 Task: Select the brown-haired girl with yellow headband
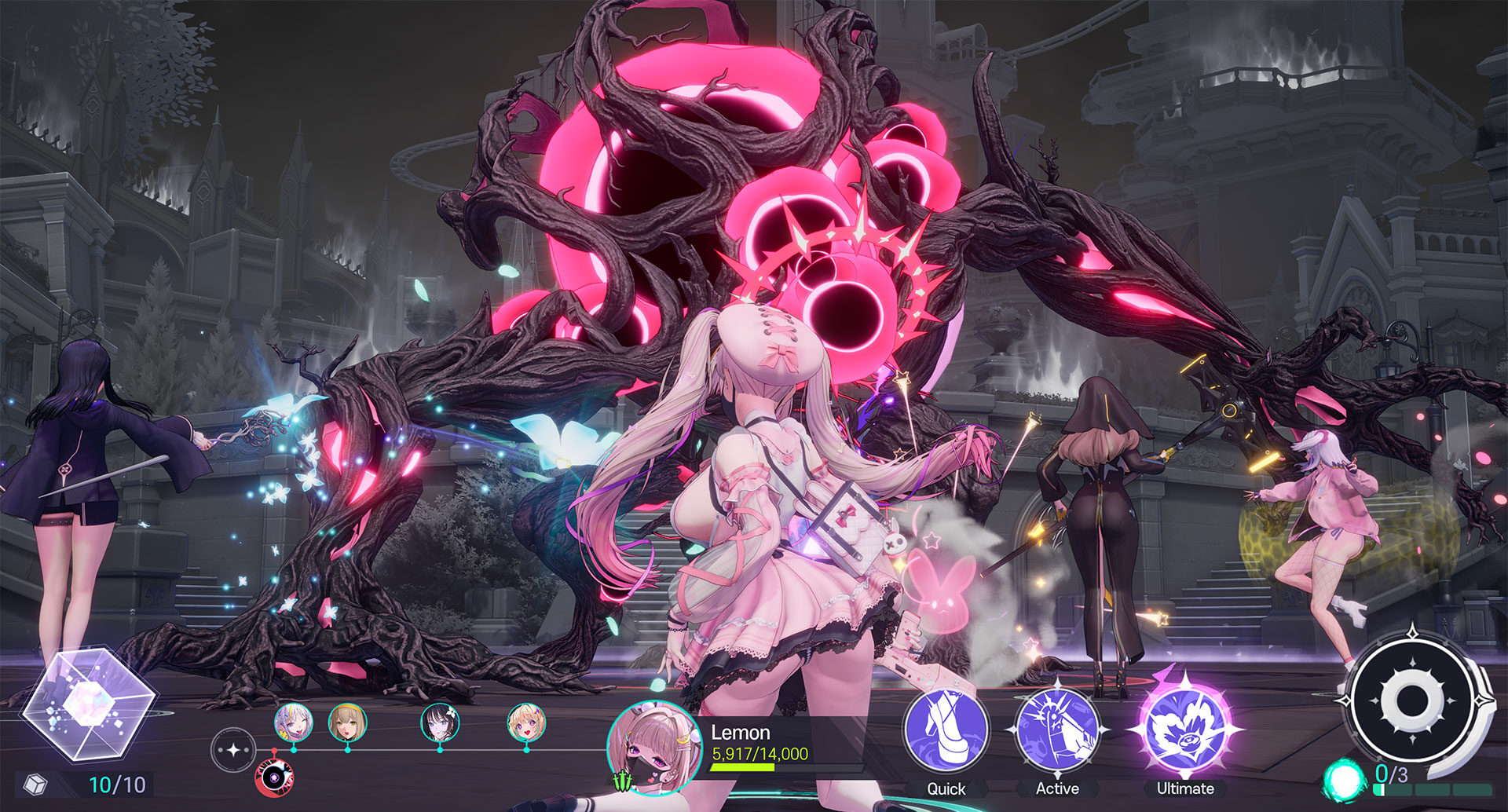click(x=347, y=722)
